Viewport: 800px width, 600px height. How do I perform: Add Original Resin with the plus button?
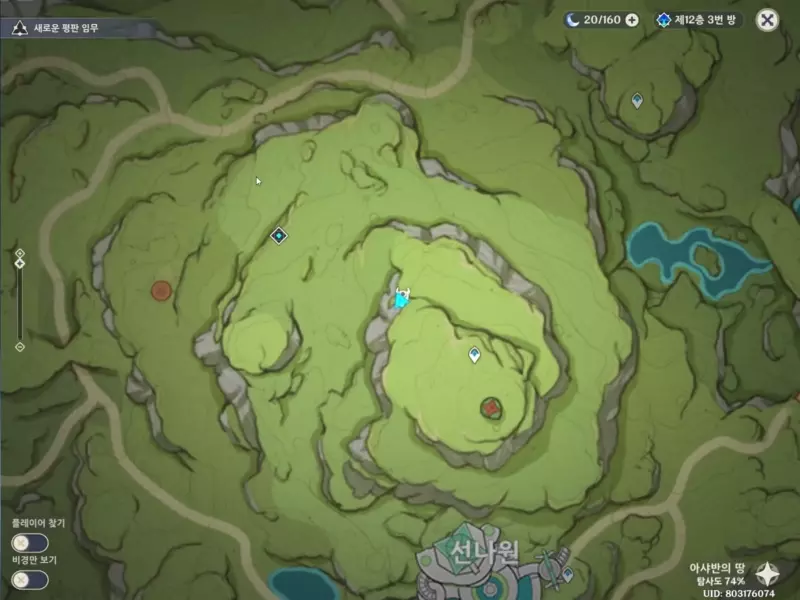632,20
